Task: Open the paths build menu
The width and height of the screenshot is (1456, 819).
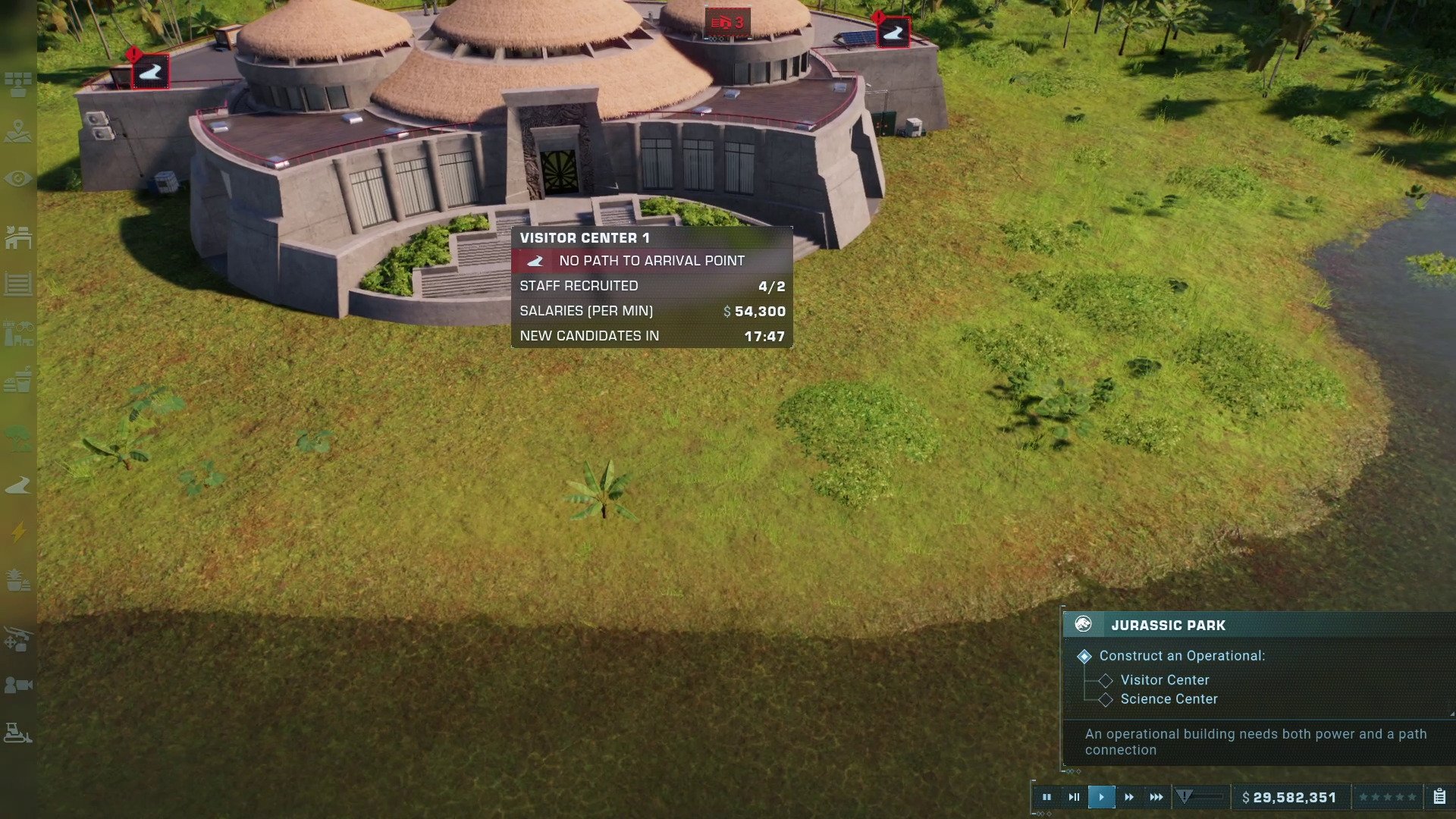Action: (x=18, y=485)
